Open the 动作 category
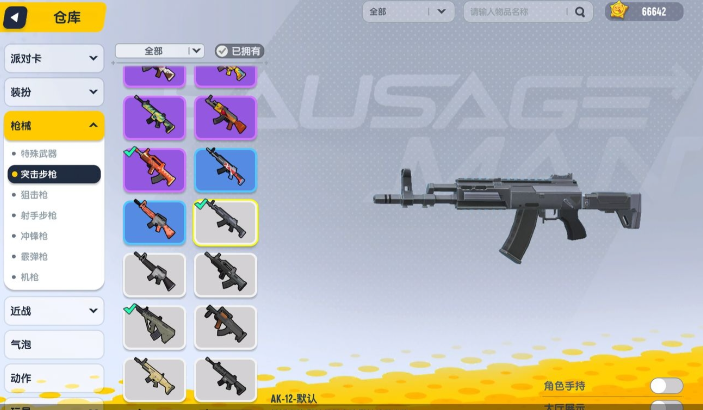The image size is (703, 410). coord(53,378)
